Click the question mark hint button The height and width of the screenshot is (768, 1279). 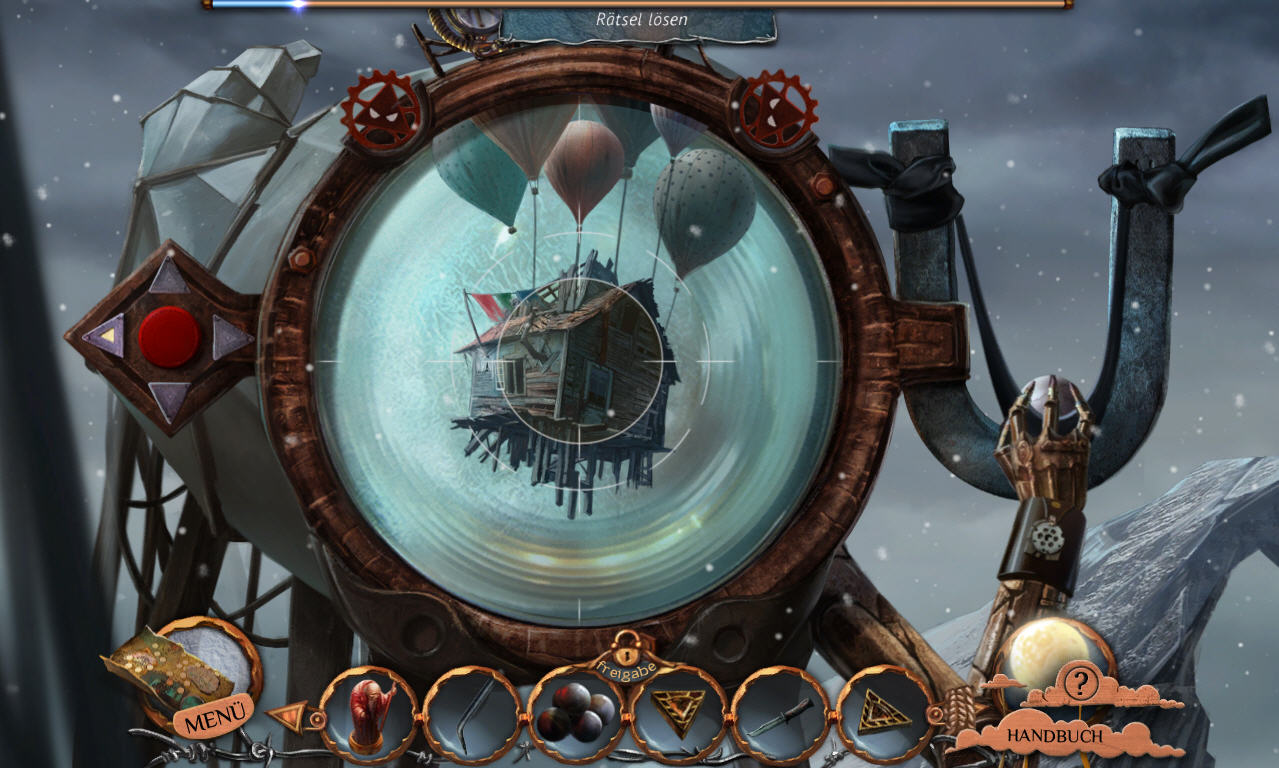click(1080, 683)
